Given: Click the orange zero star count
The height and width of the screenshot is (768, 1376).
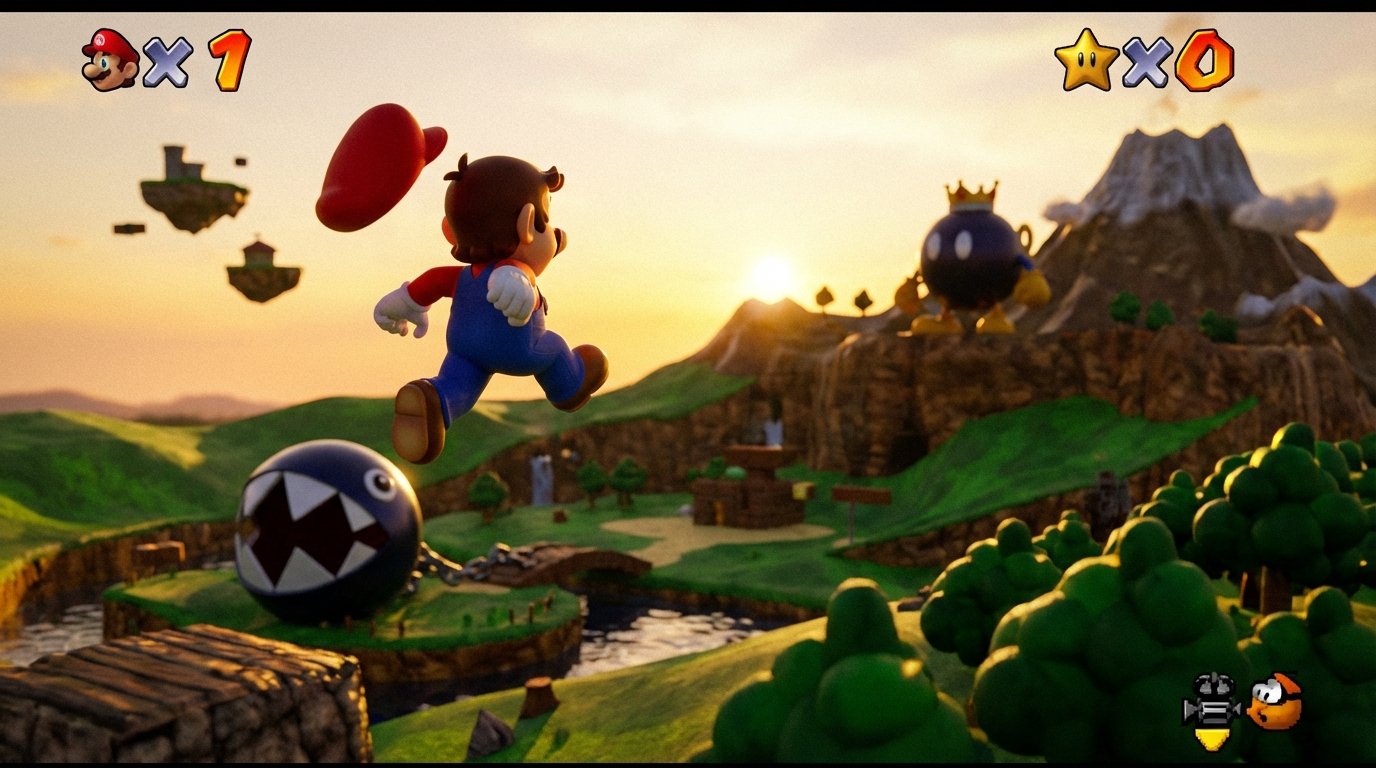Looking at the screenshot, I should click(1205, 58).
